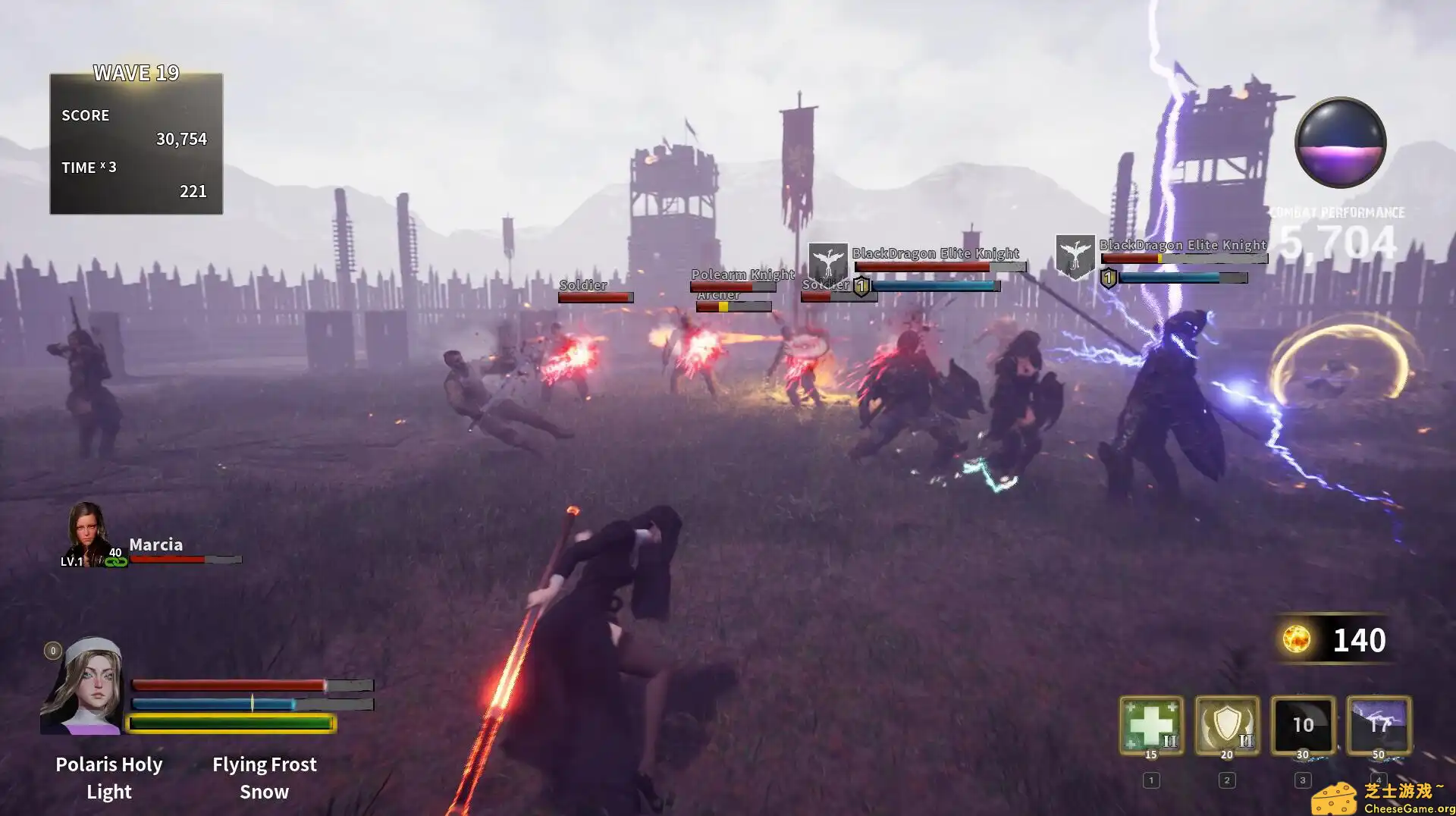The image size is (1456, 816).
Task: Click the Flying Frost Snow skill label
Action: (x=264, y=777)
